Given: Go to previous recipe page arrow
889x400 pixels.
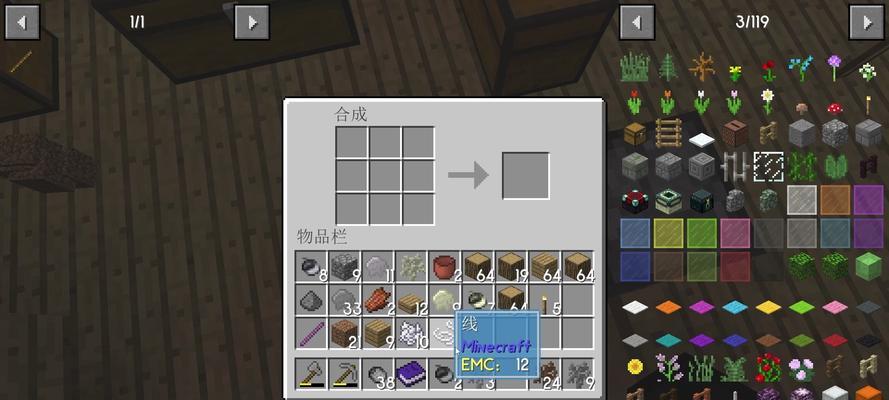Looking at the screenshot, I should pos(22,21).
